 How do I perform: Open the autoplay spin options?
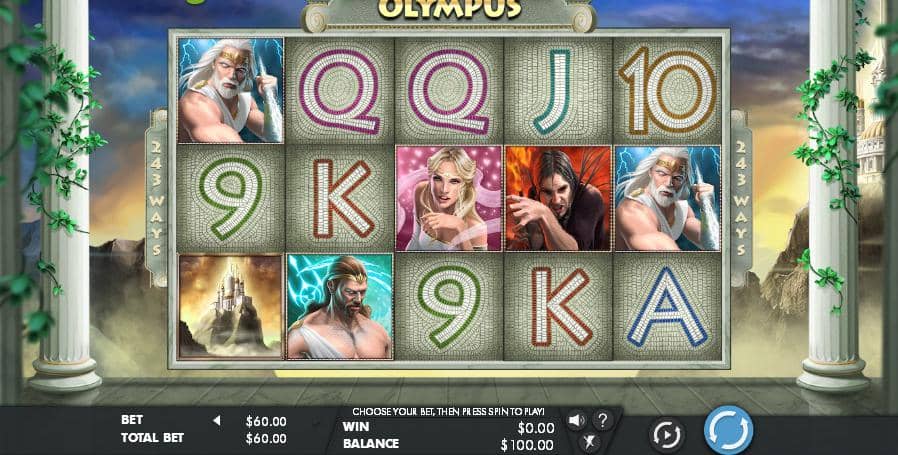click(x=666, y=434)
